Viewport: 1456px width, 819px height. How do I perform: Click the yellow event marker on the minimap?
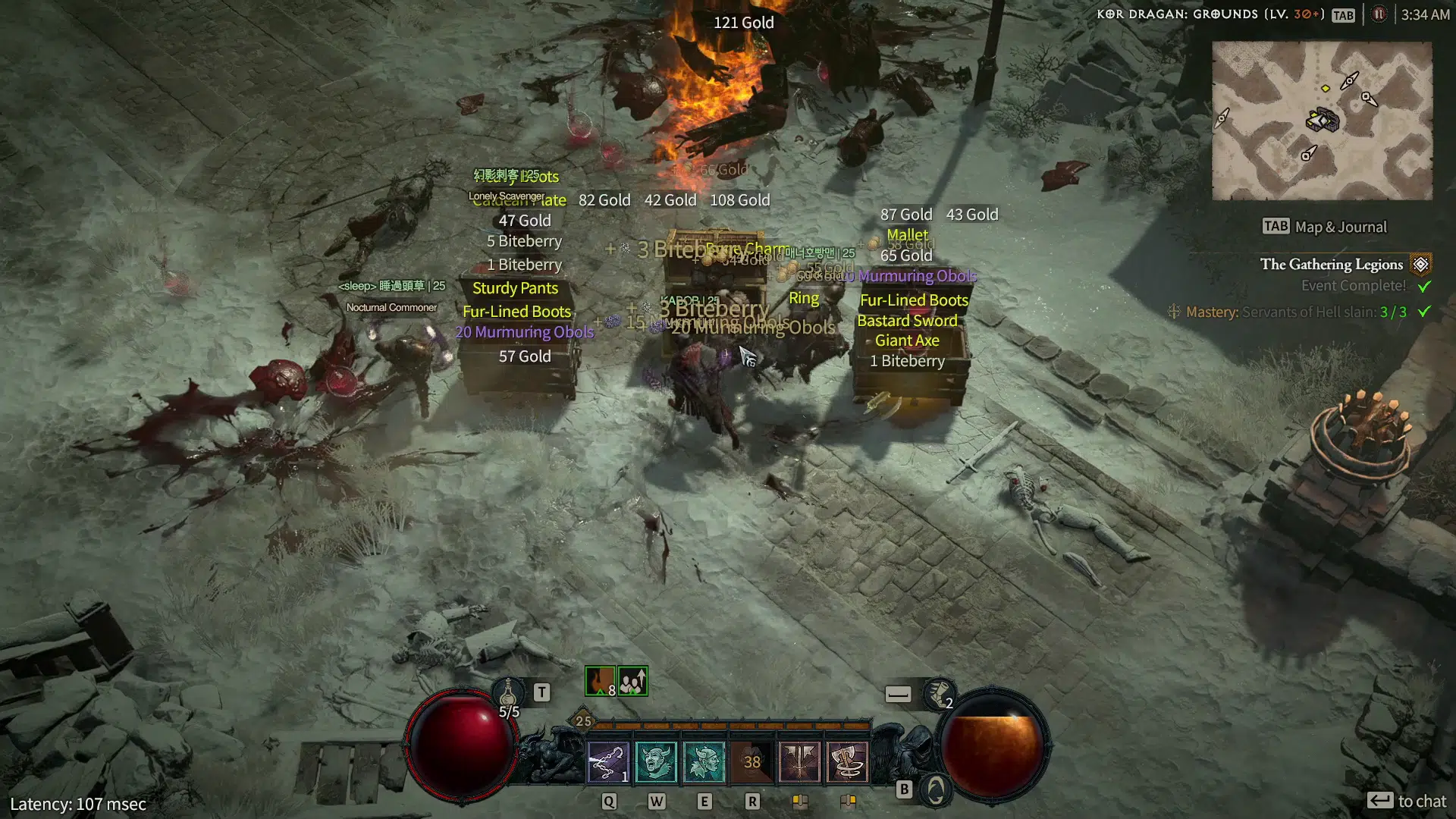(1326, 86)
